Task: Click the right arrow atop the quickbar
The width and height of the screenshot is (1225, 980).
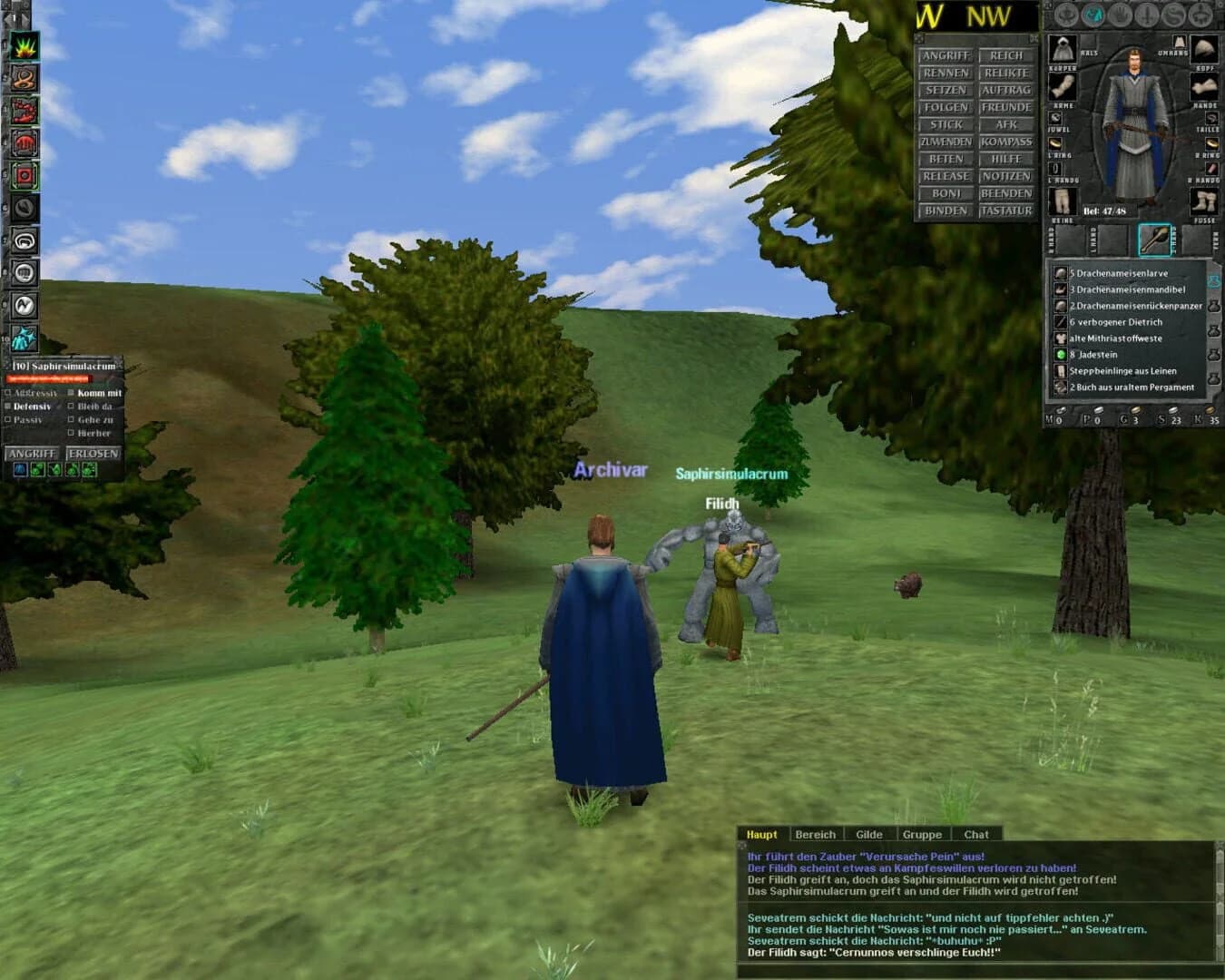Action: (x=24, y=20)
